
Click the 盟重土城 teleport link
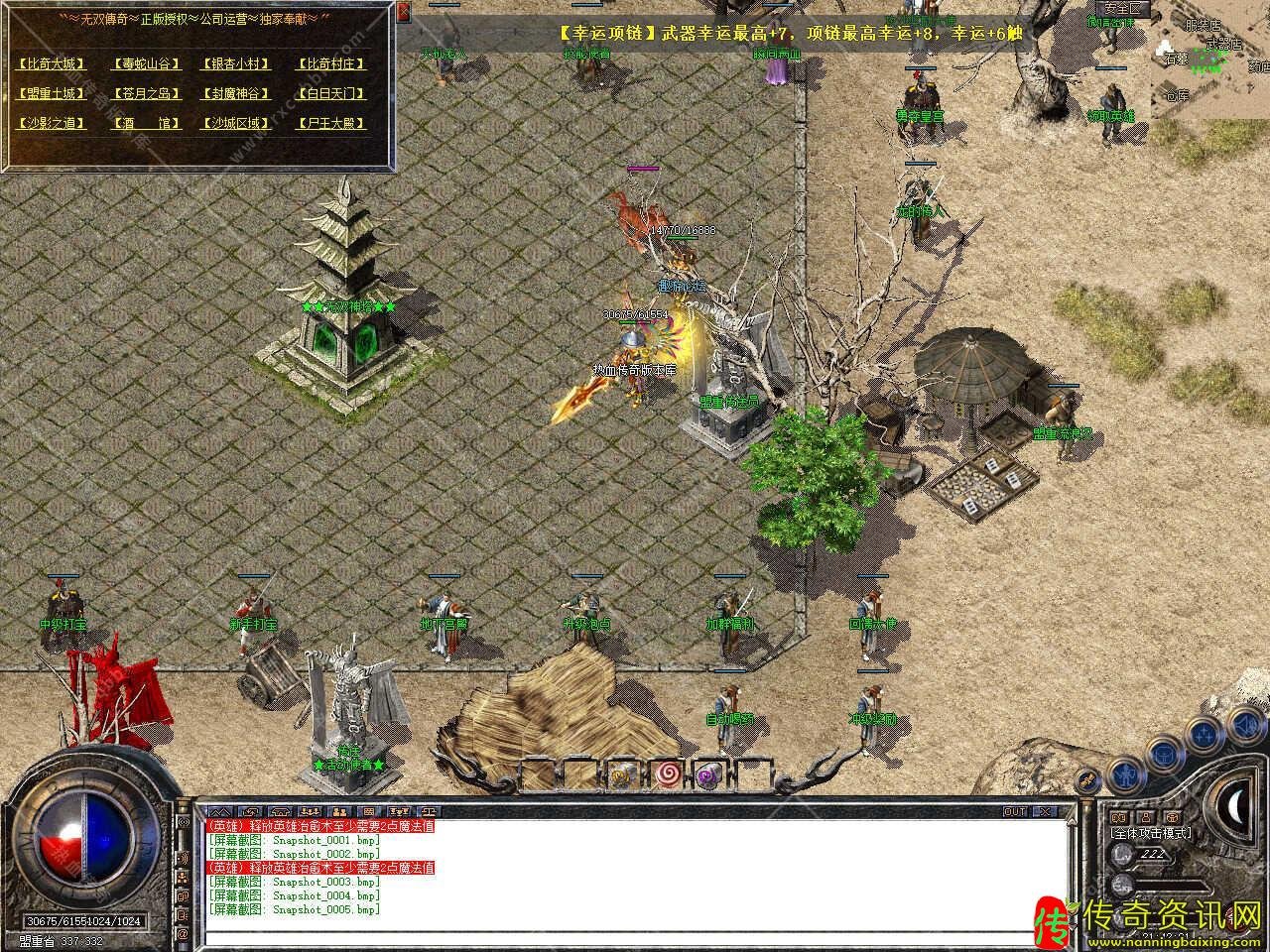click(52, 93)
